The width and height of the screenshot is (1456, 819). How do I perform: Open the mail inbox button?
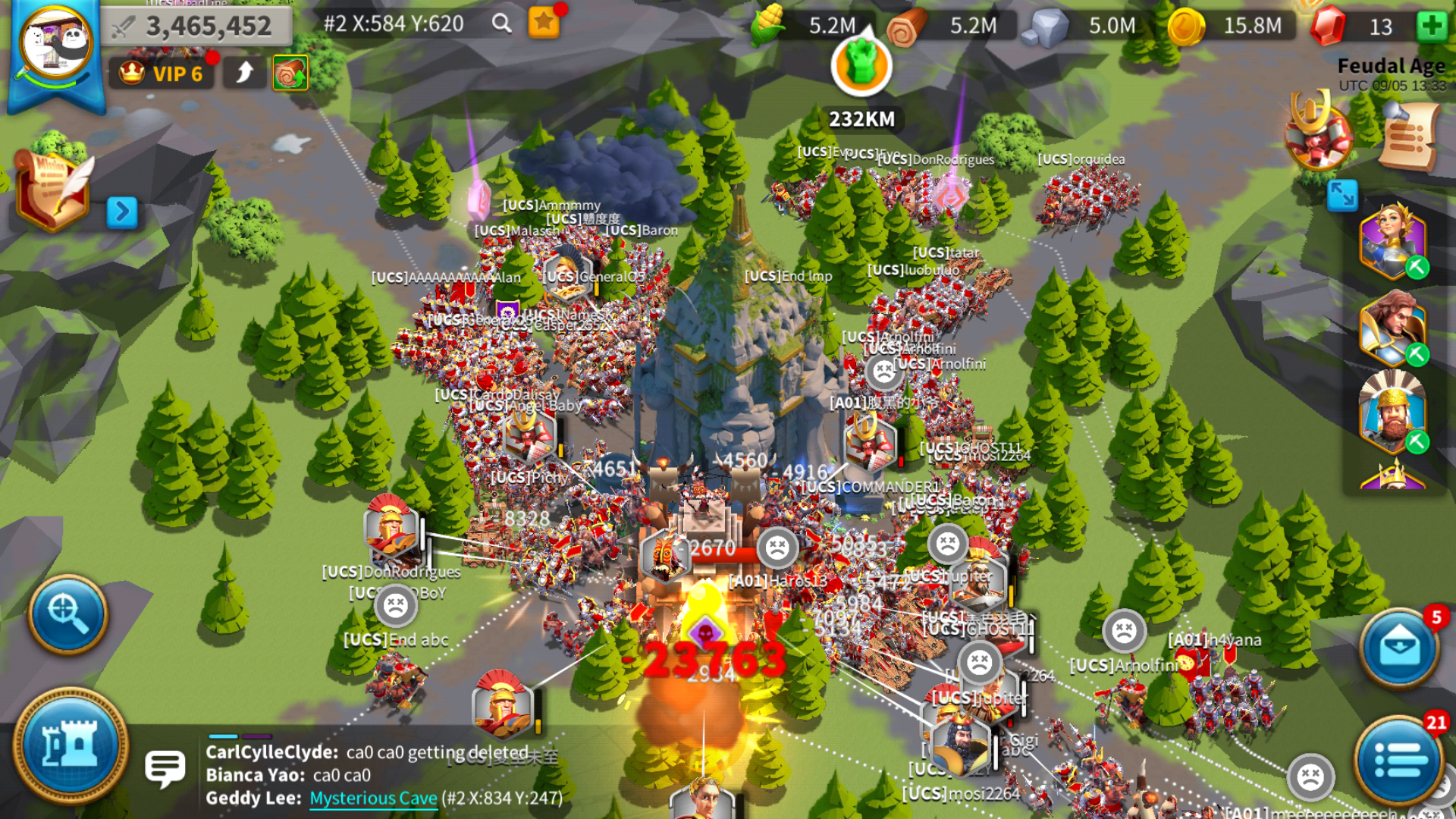(x=1399, y=647)
